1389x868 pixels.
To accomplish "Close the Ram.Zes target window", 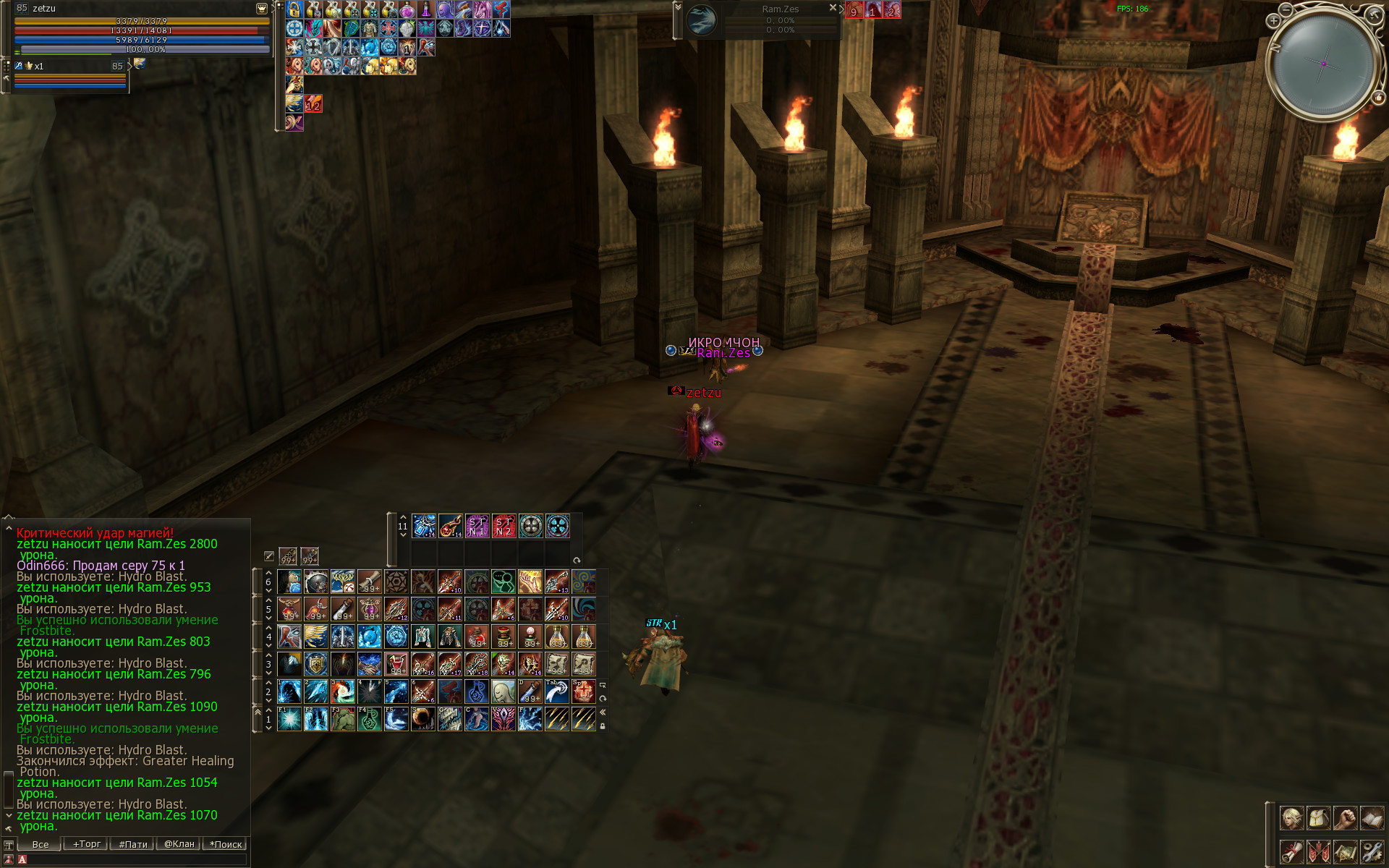I will [833, 8].
